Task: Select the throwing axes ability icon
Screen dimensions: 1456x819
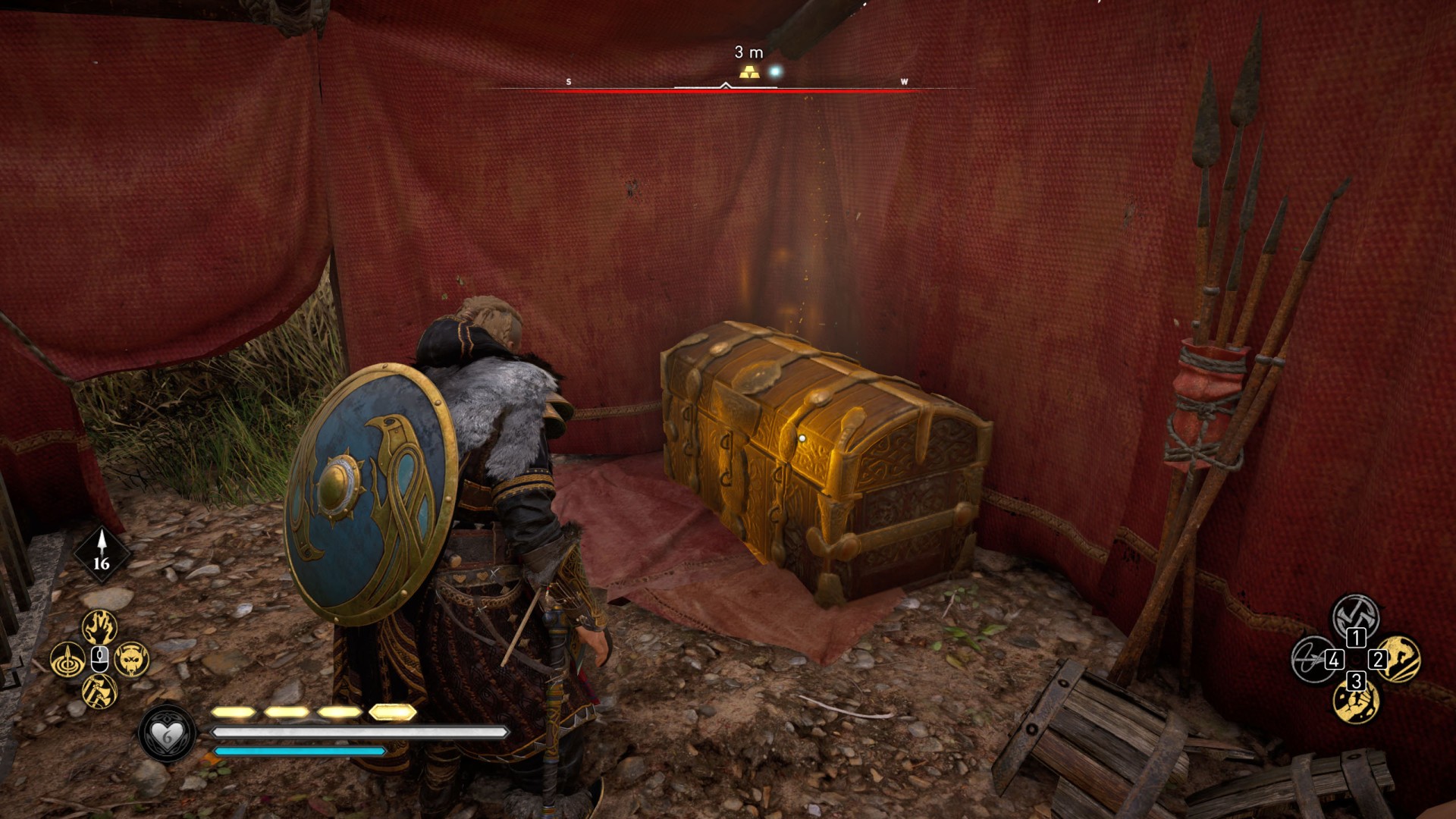Action: tap(99, 691)
